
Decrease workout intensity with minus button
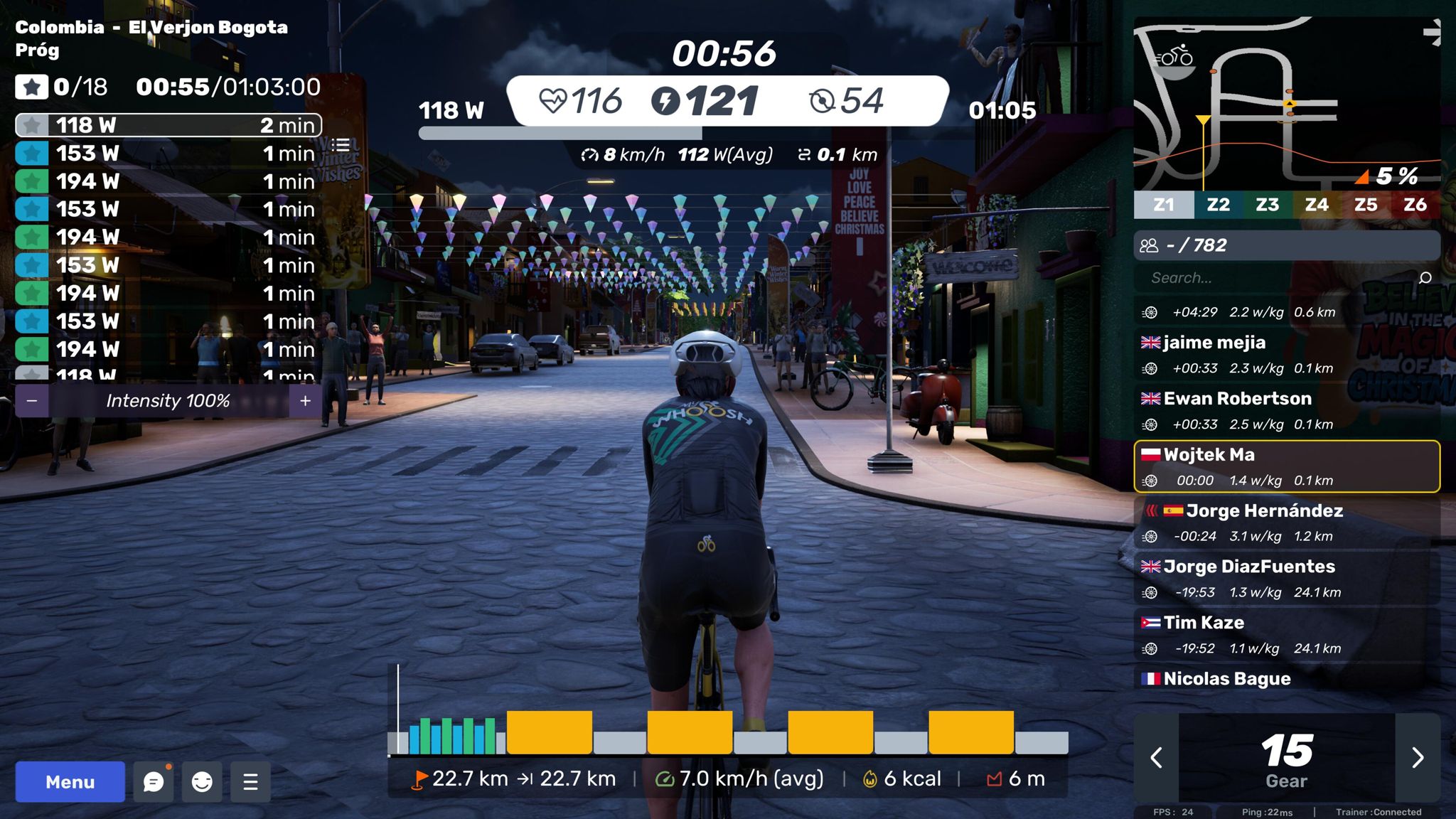pos(32,401)
